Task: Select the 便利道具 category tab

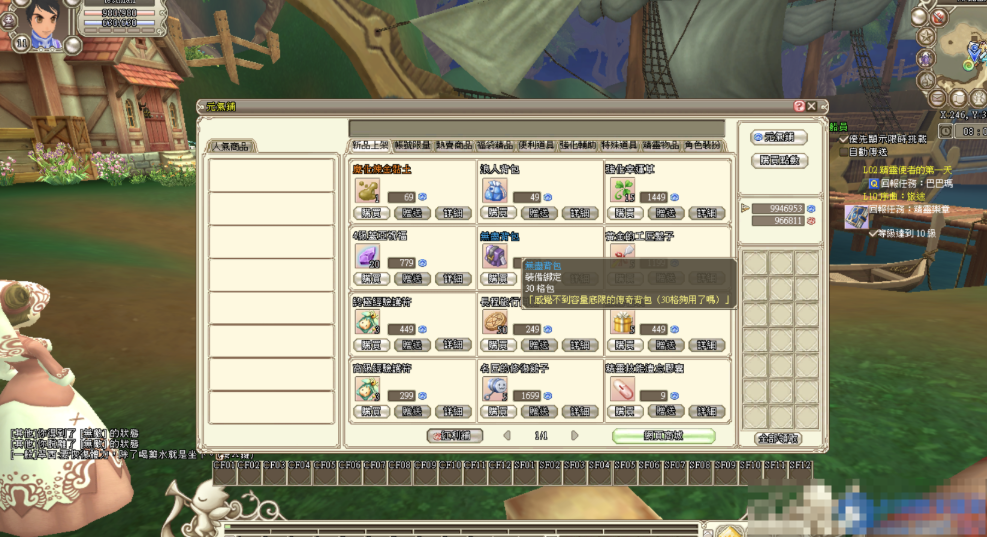Action: pos(537,145)
